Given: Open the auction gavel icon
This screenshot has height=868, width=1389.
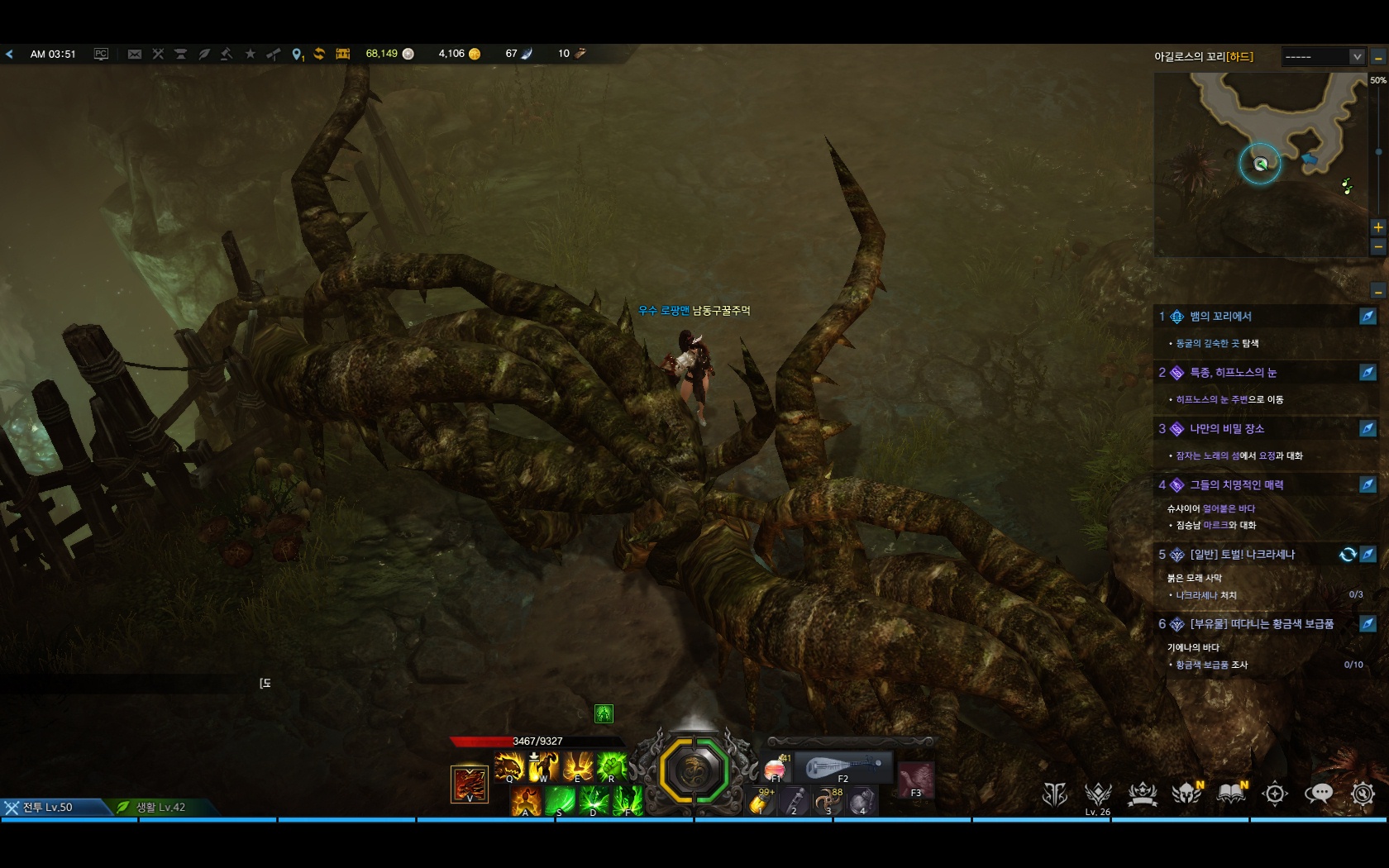Looking at the screenshot, I should pyautogui.click(x=227, y=54).
